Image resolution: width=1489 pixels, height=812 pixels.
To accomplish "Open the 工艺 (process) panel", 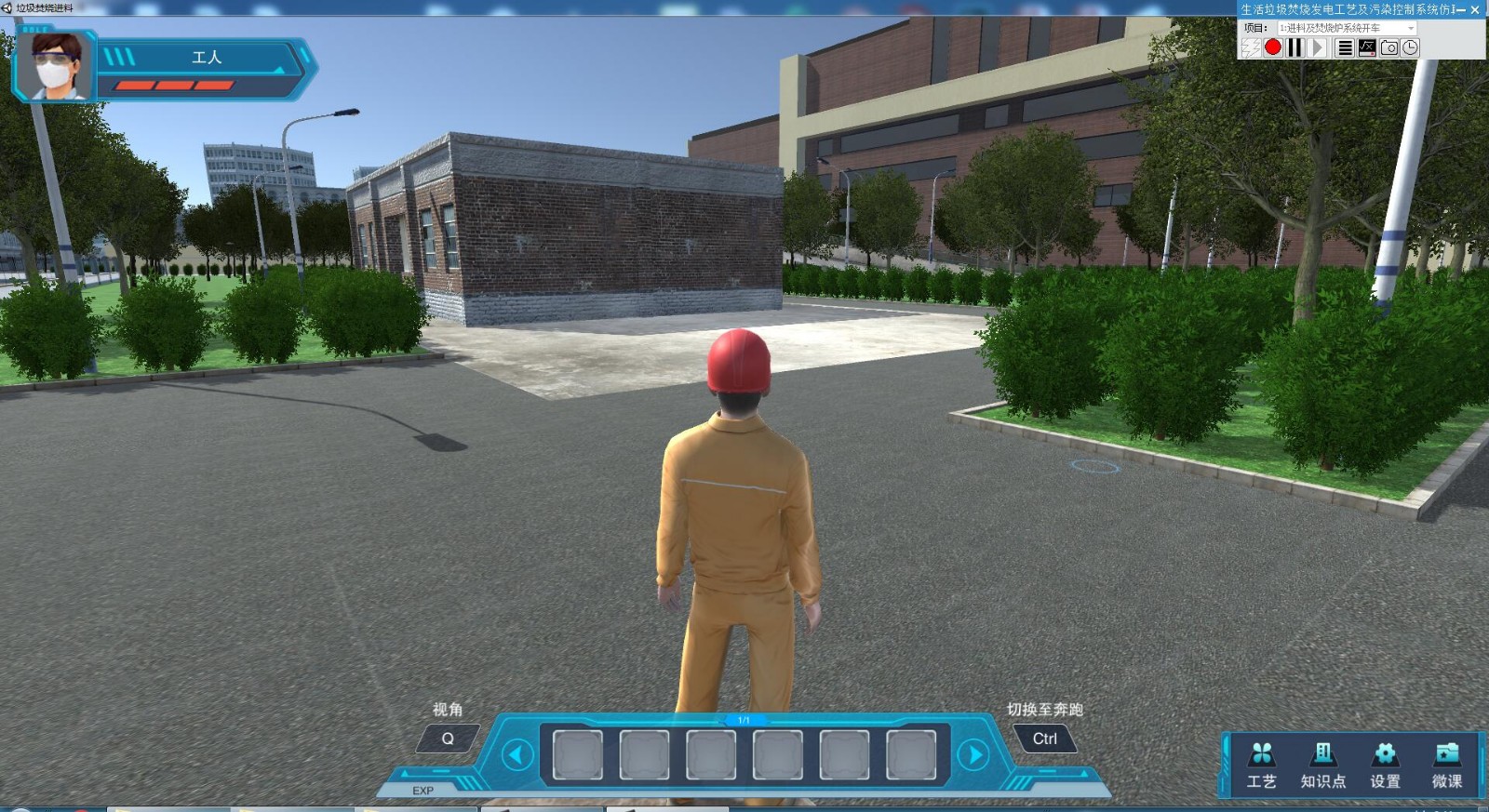I will click(x=1261, y=765).
